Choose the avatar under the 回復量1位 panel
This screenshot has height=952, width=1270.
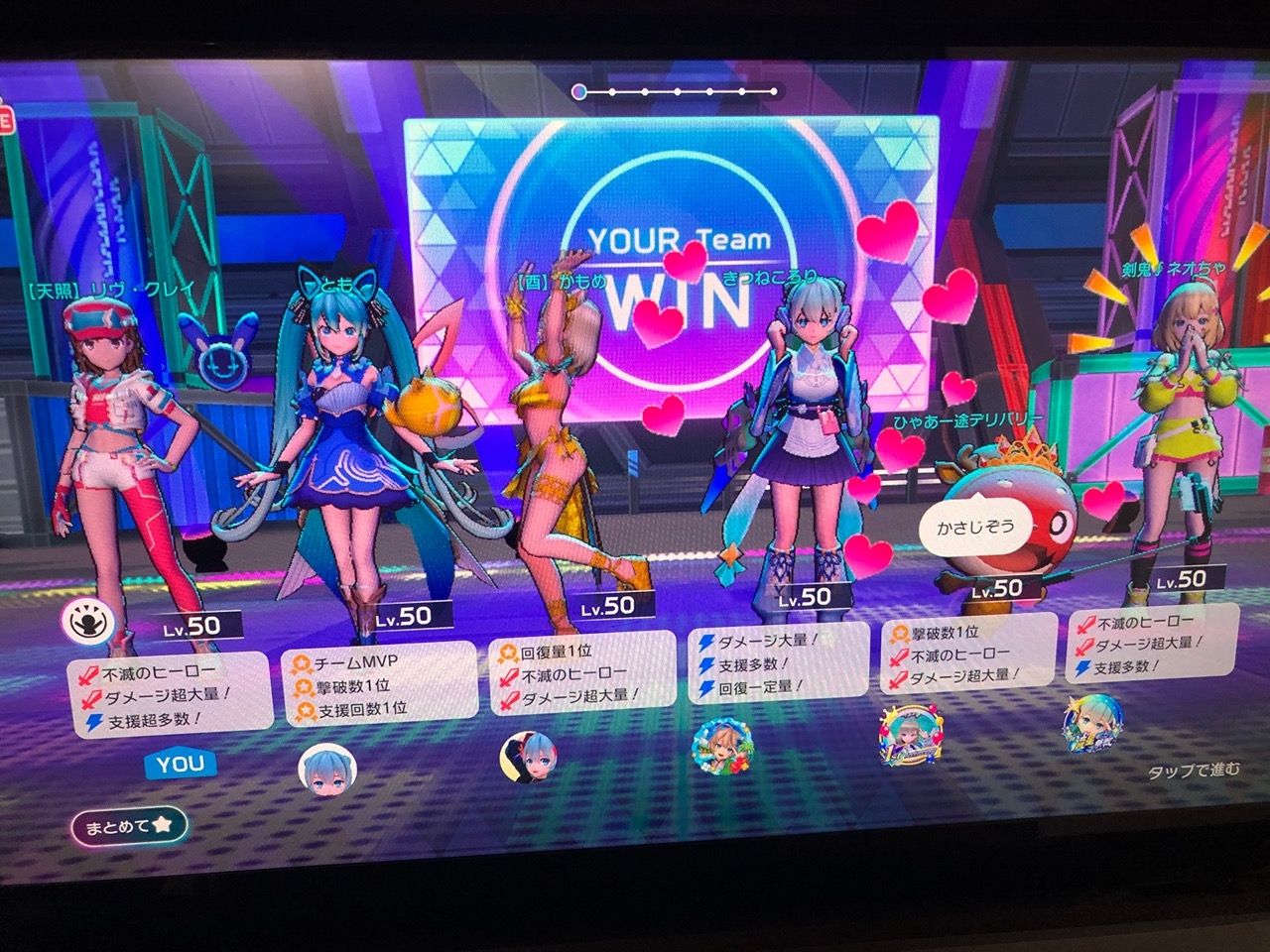(528, 758)
